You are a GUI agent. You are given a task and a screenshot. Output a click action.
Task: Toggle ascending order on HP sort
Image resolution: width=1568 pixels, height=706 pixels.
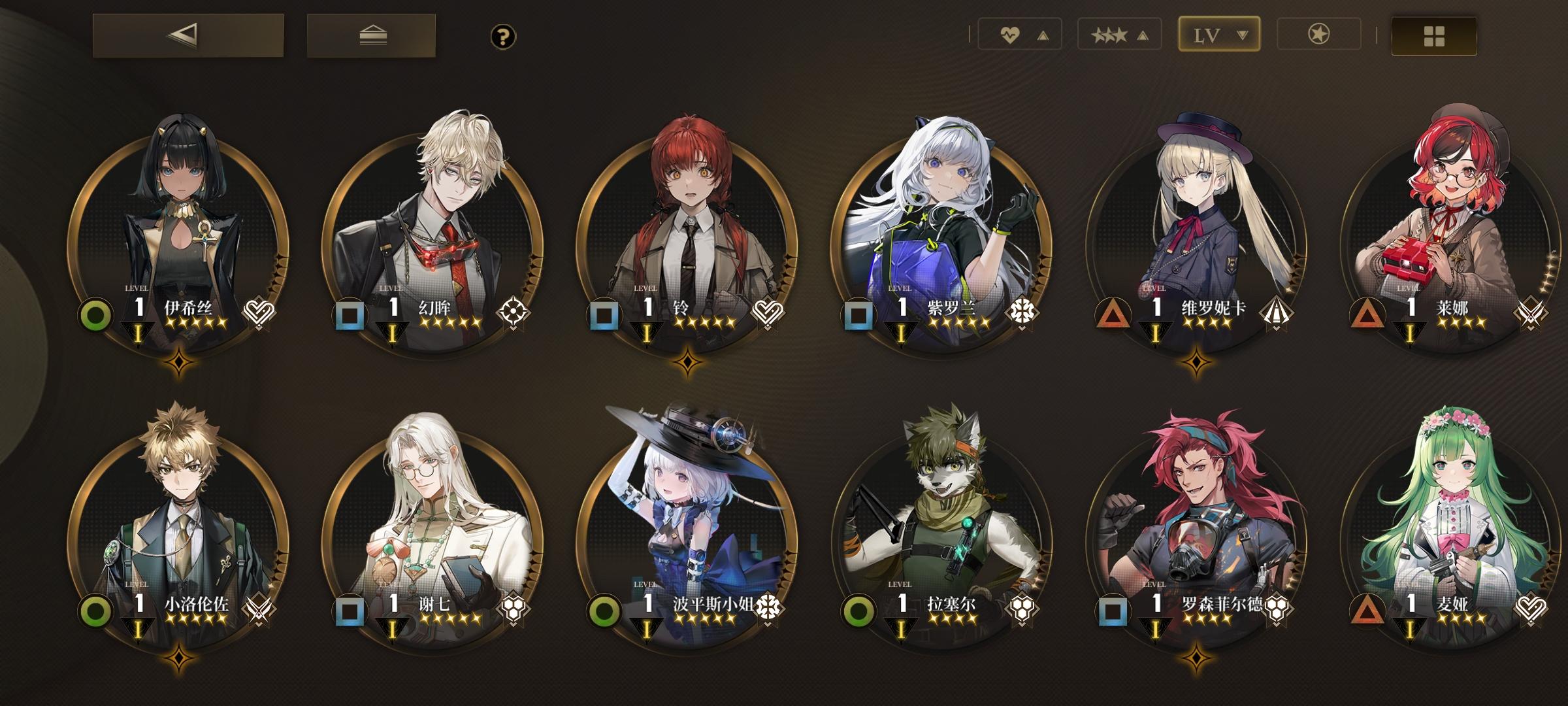[x=1043, y=35]
